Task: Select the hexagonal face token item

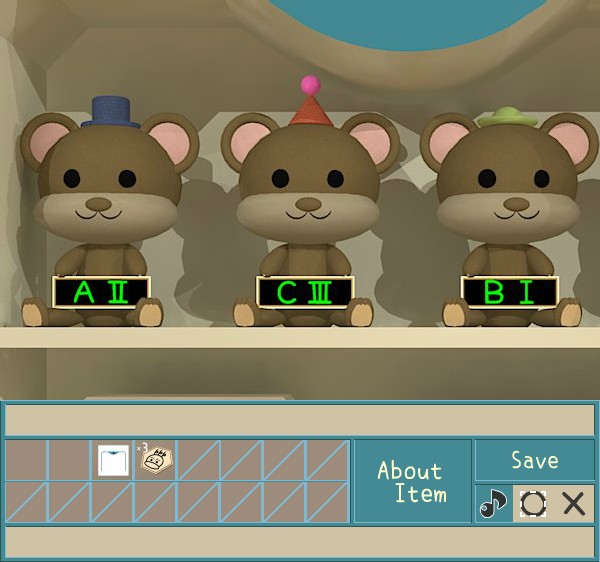Action: tap(155, 460)
